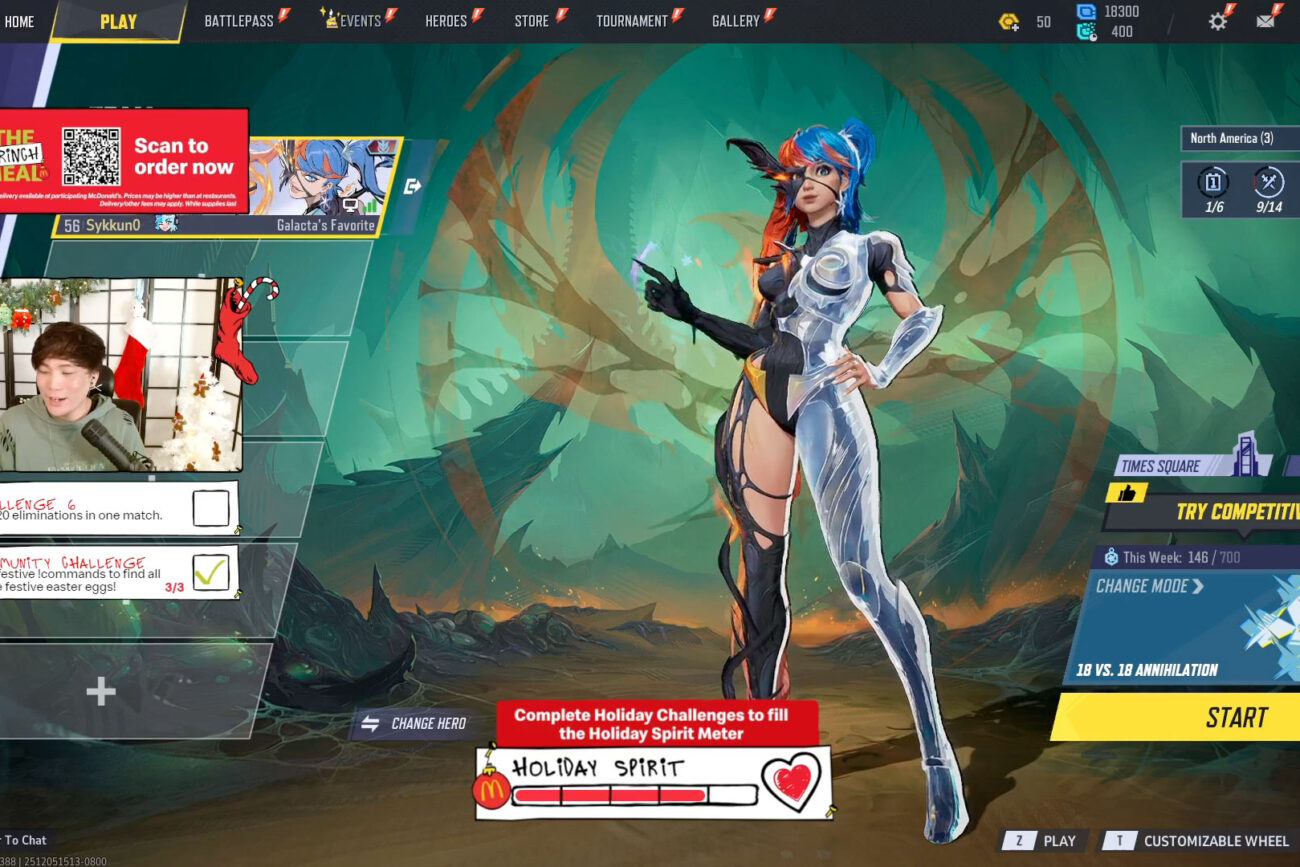Add a teammate in the empty plus slot

(100, 691)
